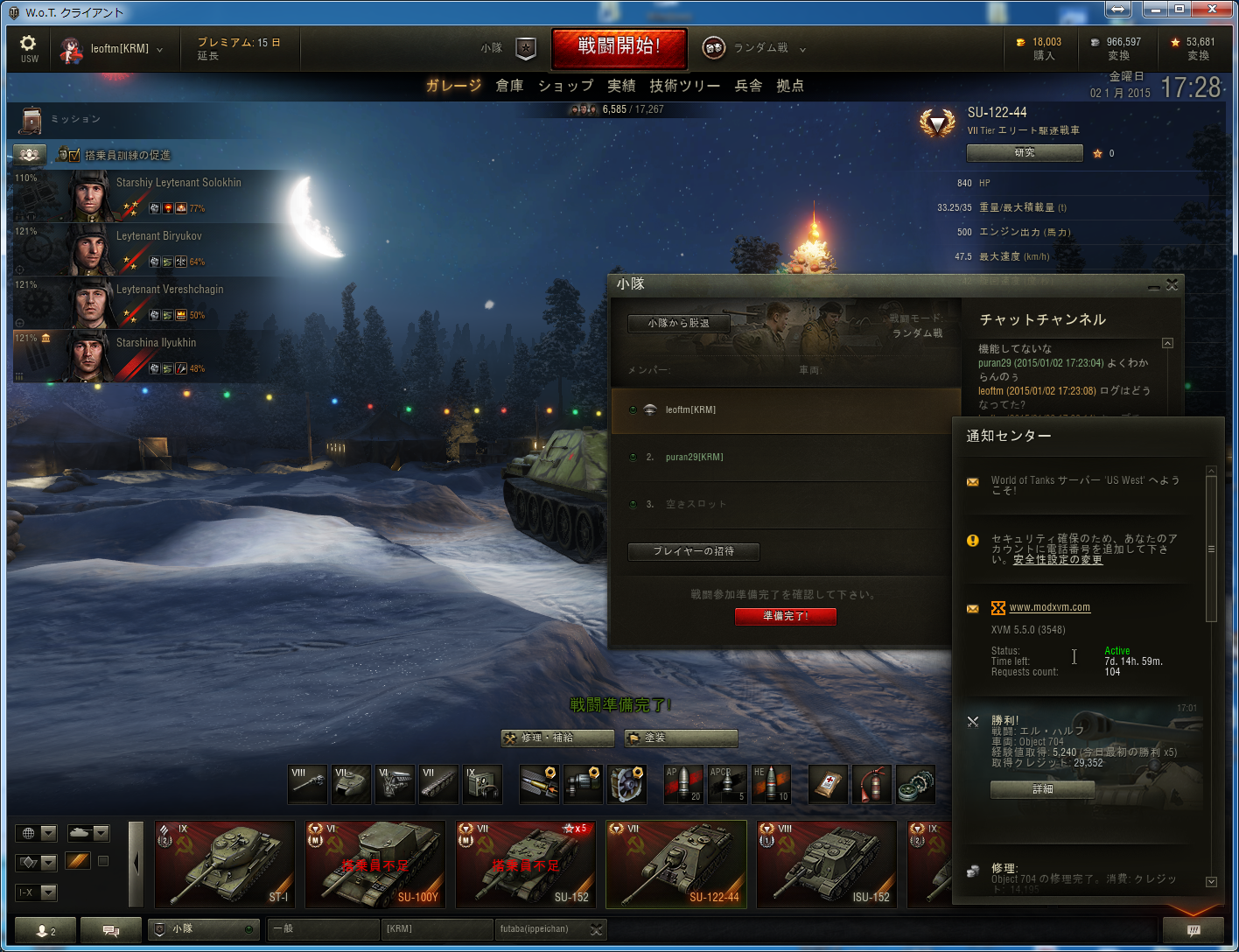Open the 技術ツリー tech tree tab
Screen dimensions: 1239x952
(x=684, y=86)
